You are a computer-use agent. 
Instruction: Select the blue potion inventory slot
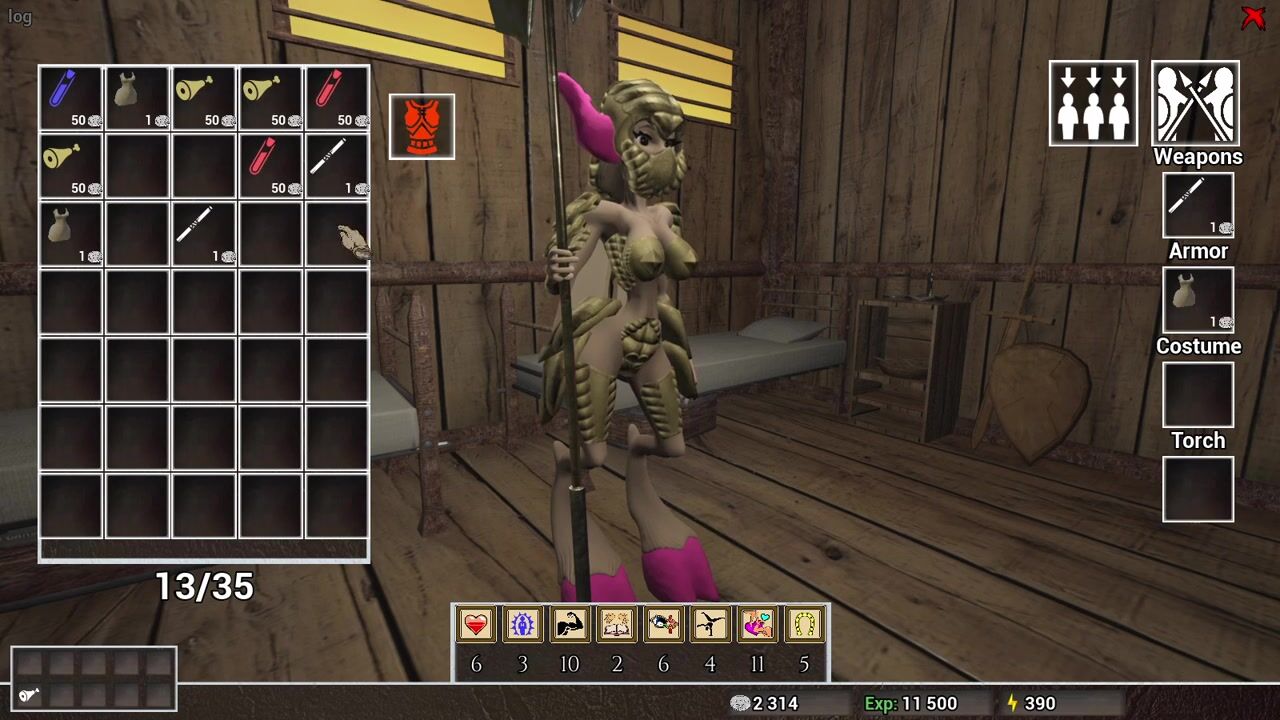coord(71,98)
